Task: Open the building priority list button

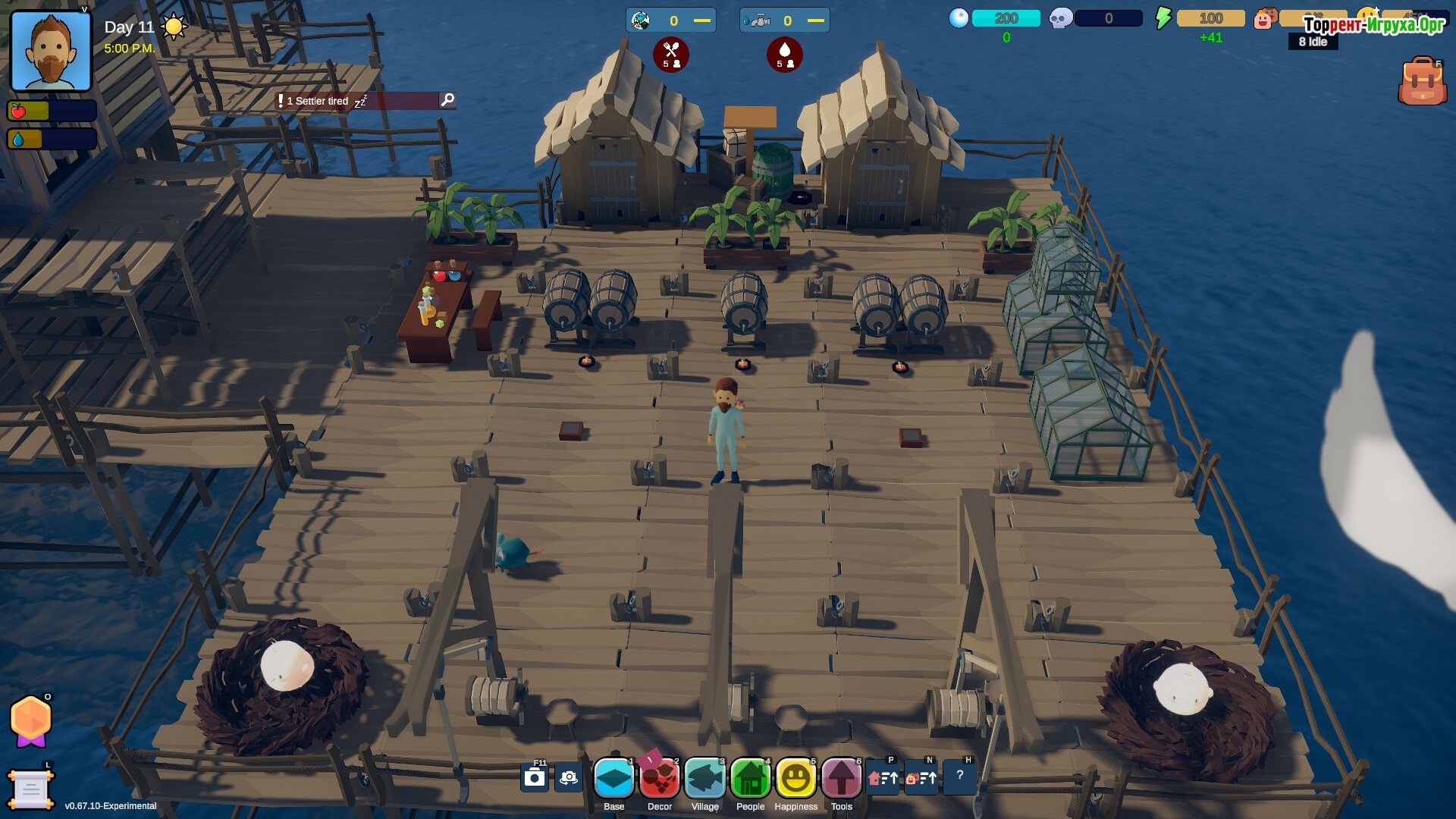Action: (x=883, y=777)
